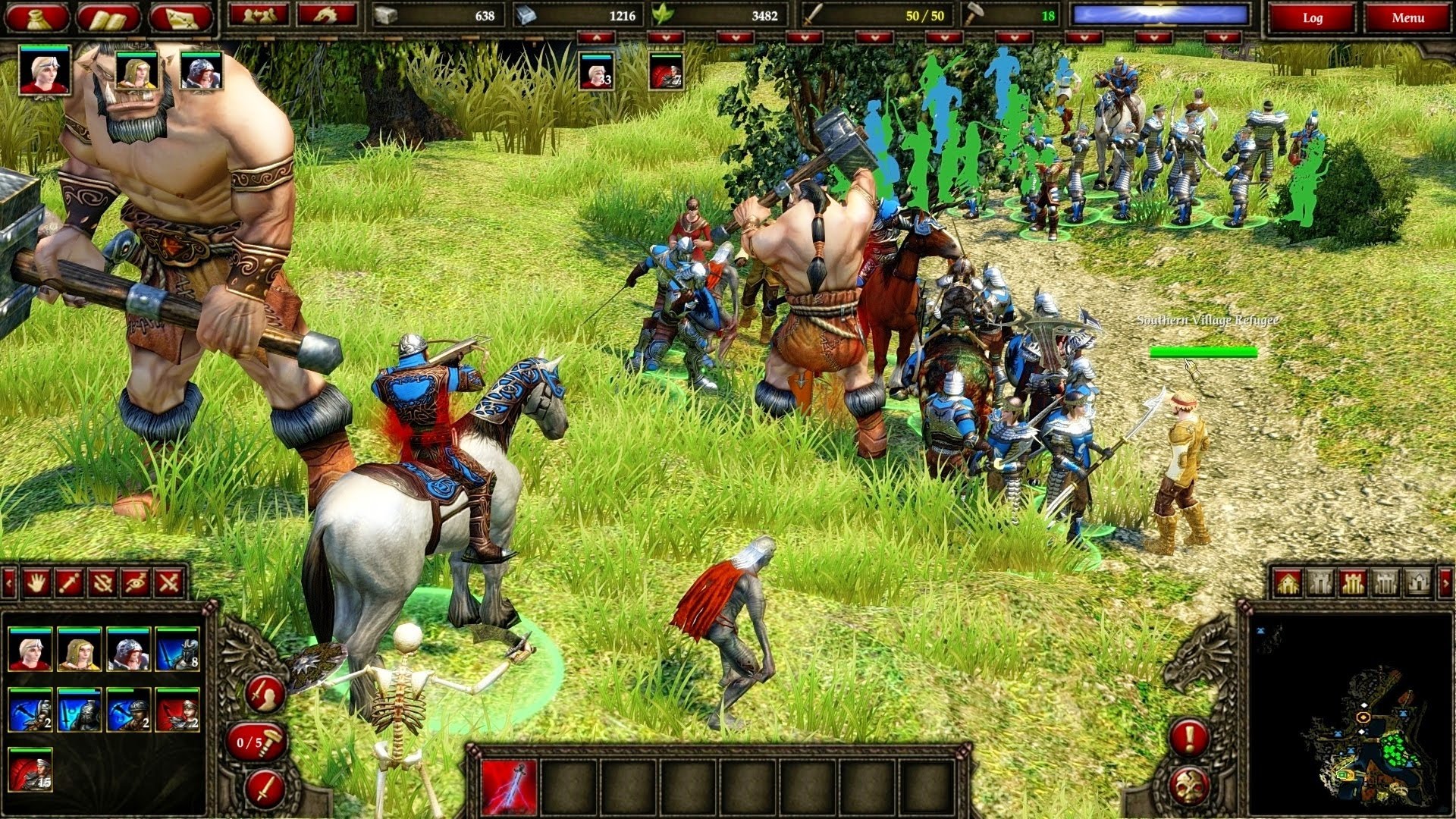1456x819 pixels.
Task: Open the inventory bag
Action: [x=38, y=15]
